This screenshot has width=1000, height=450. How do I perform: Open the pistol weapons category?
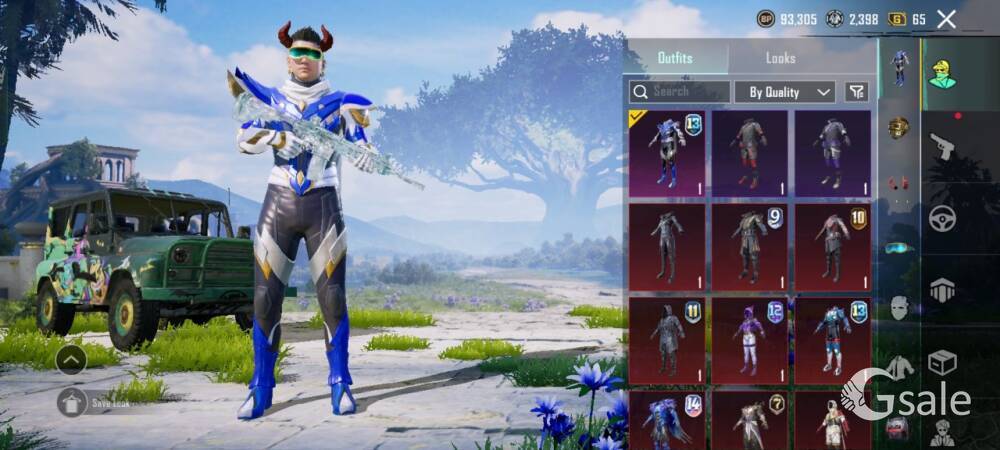[x=942, y=148]
